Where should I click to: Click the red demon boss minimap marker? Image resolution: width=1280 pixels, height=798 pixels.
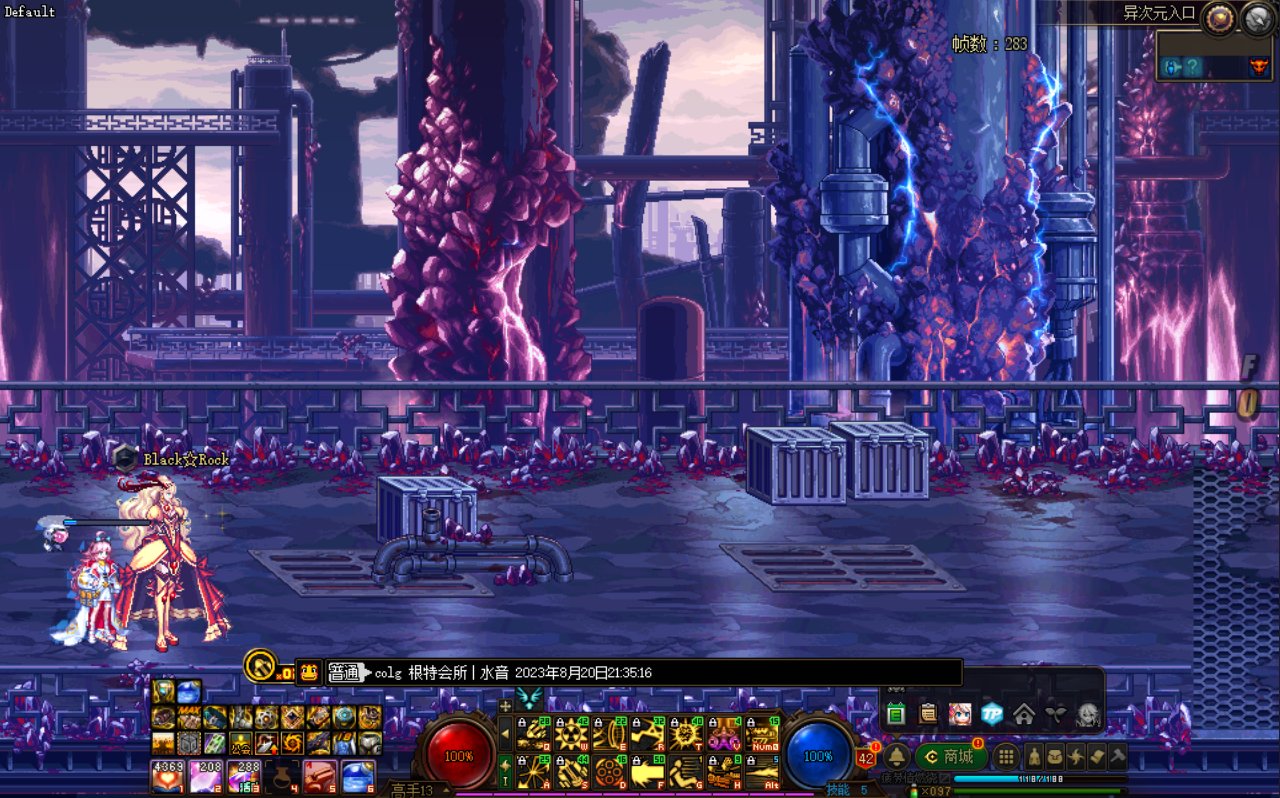(x=1257, y=67)
